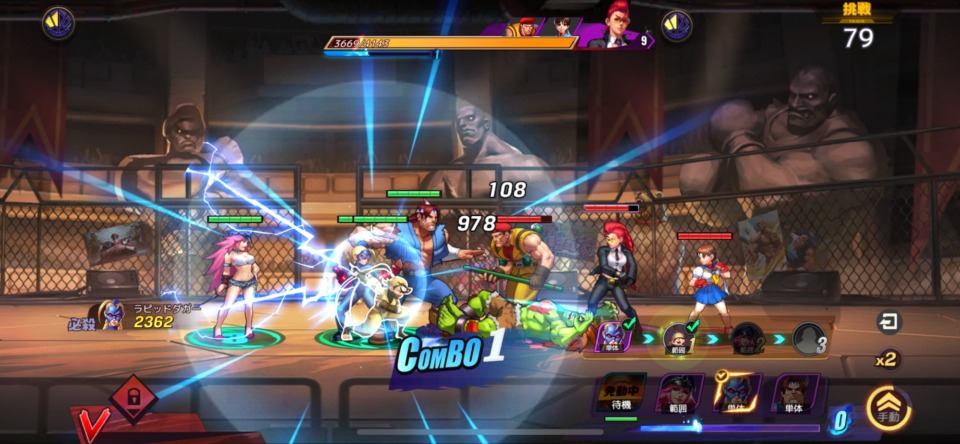Click the empty silhouette combo slot numbered 3
960x444 pixels.
809,339
